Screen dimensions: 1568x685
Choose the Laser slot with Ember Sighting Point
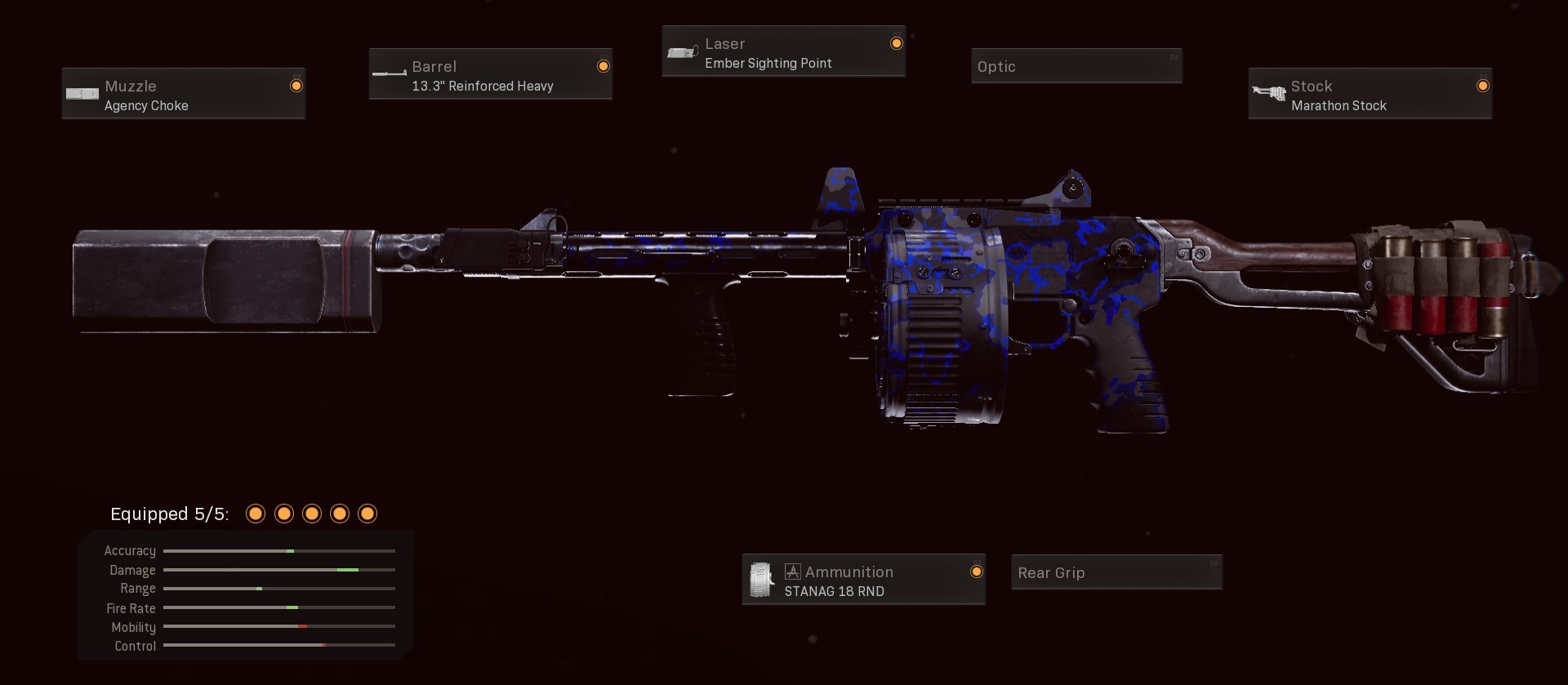point(783,51)
